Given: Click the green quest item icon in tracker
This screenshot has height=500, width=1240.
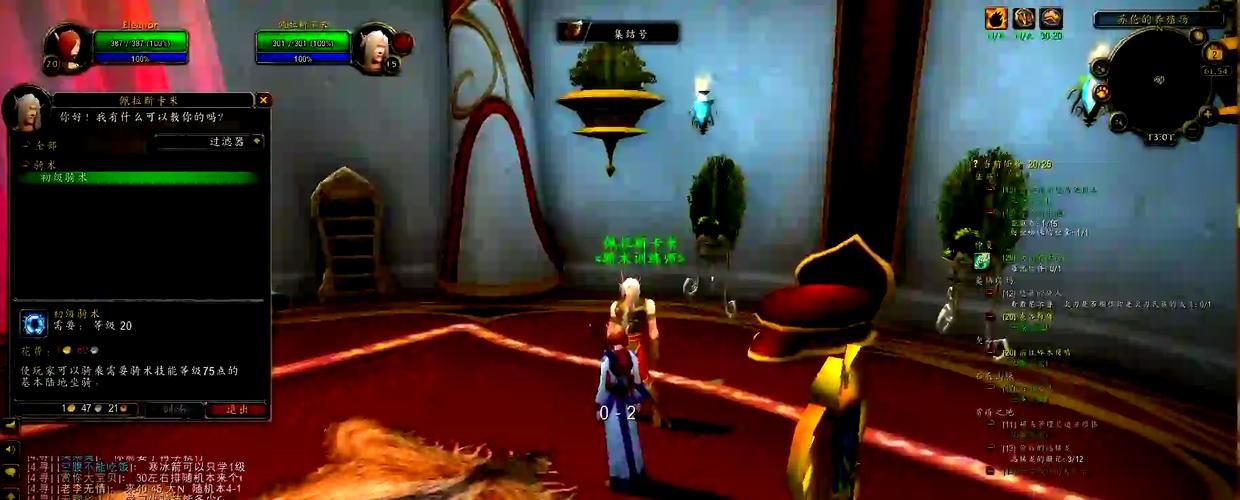Looking at the screenshot, I should [x=983, y=261].
